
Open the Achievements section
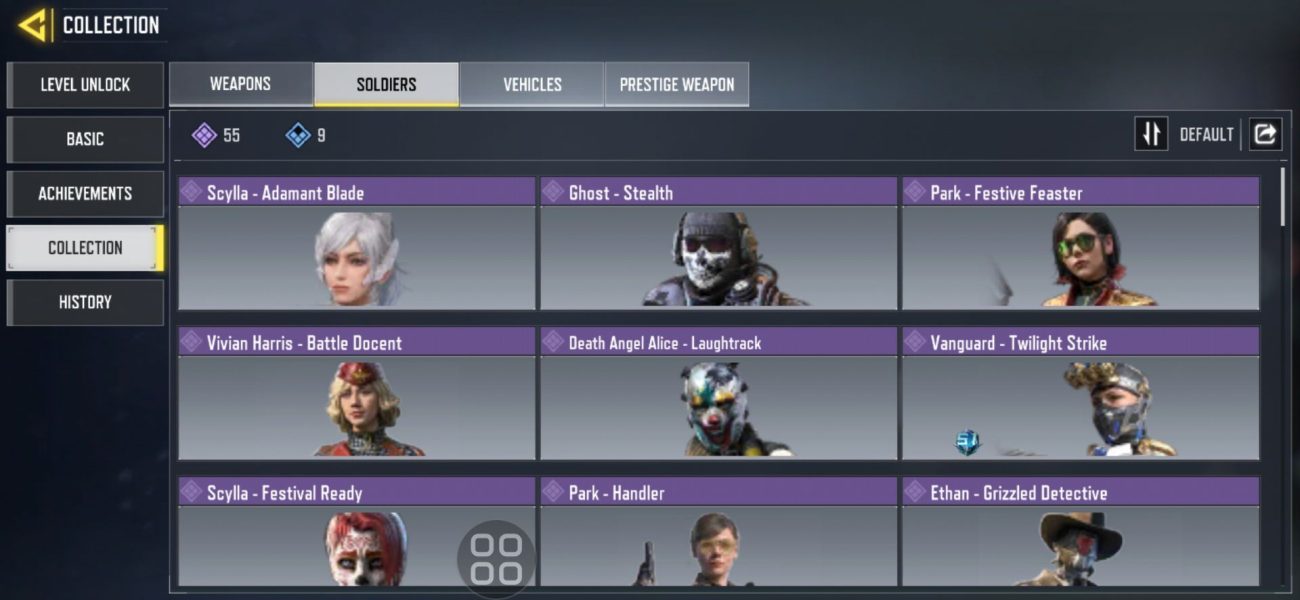coord(85,193)
